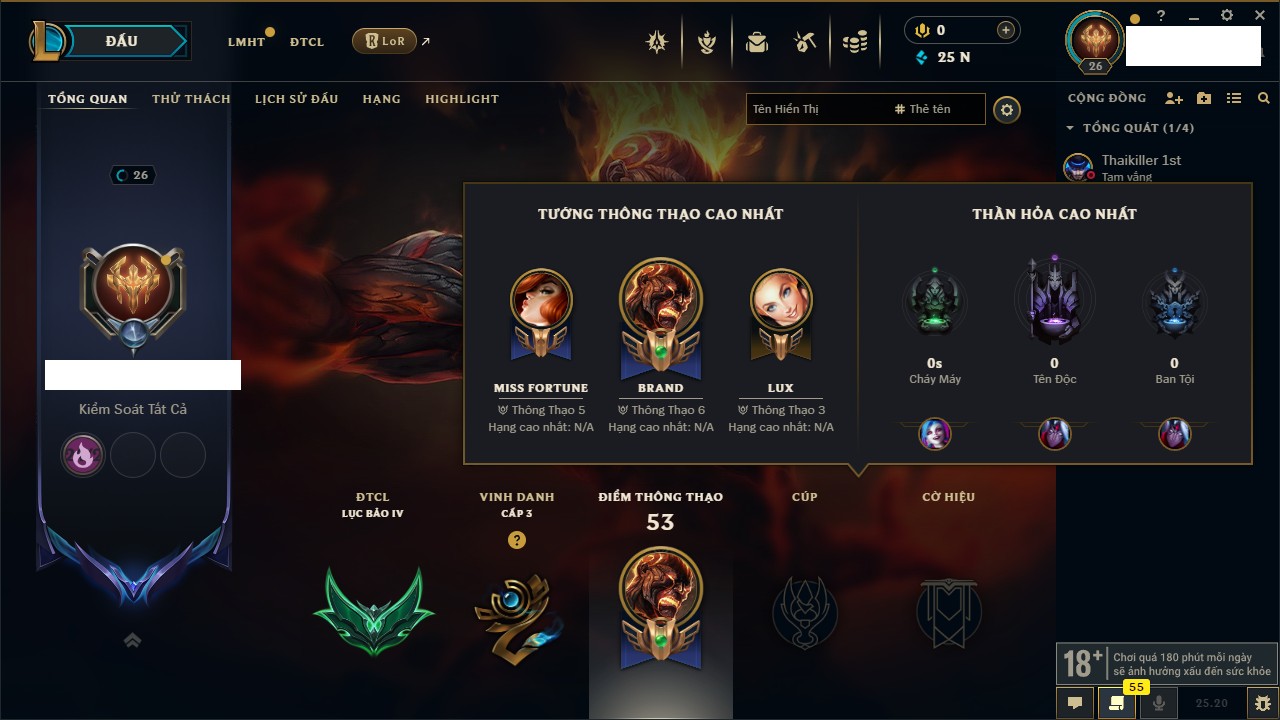The width and height of the screenshot is (1280, 720).
Task: Click the plus button to buy RP
Action: pos(1006,30)
